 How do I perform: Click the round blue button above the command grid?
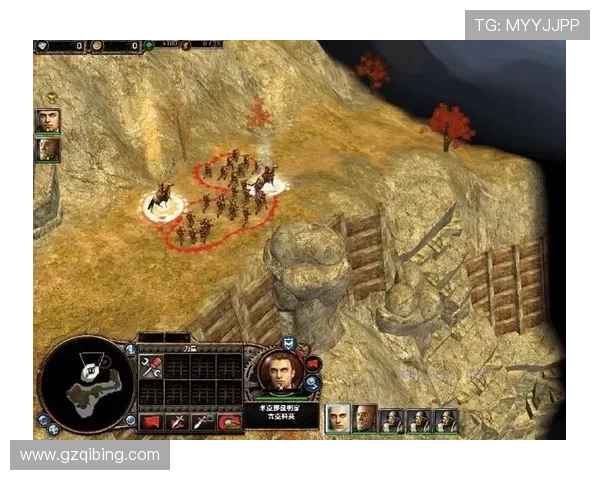tap(131, 349)
